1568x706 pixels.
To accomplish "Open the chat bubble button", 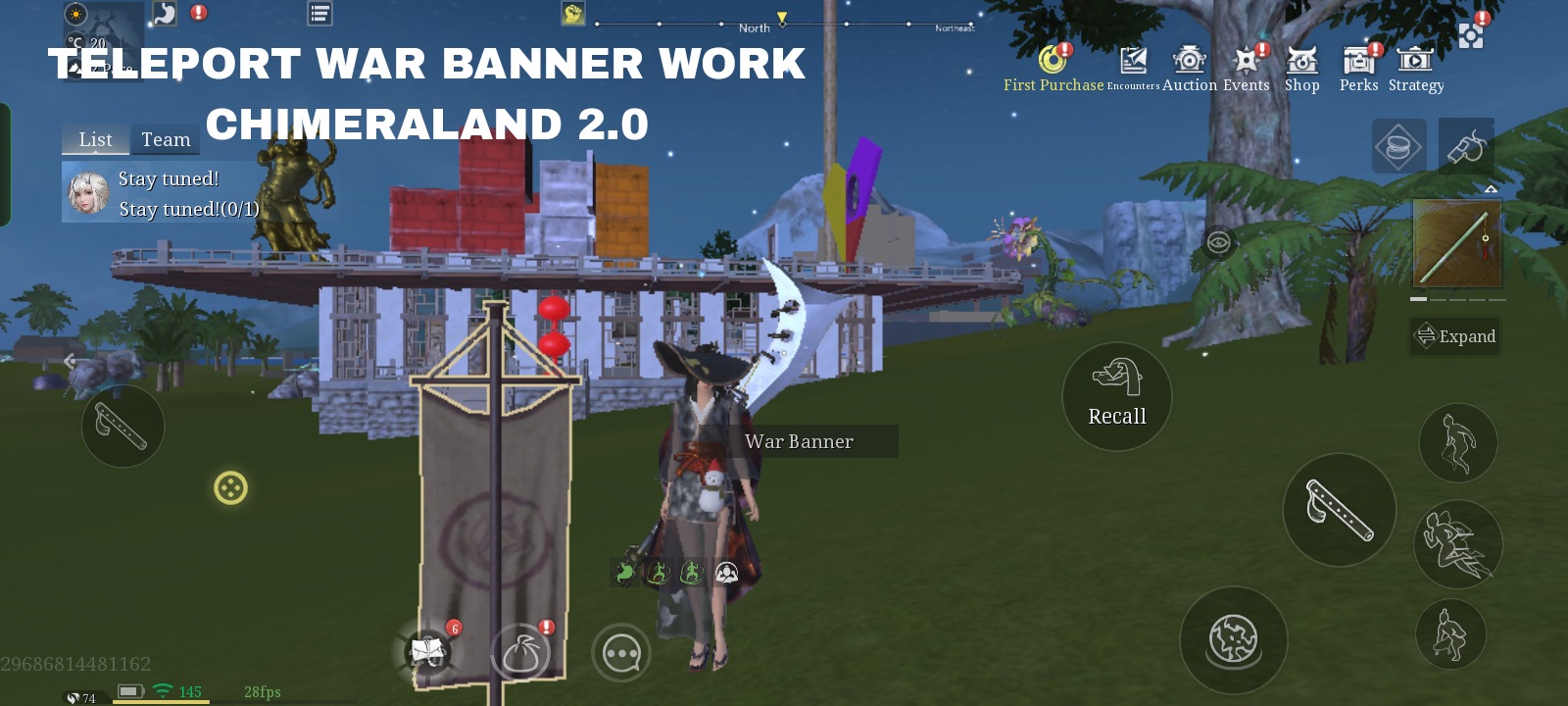I will (621, 652).
